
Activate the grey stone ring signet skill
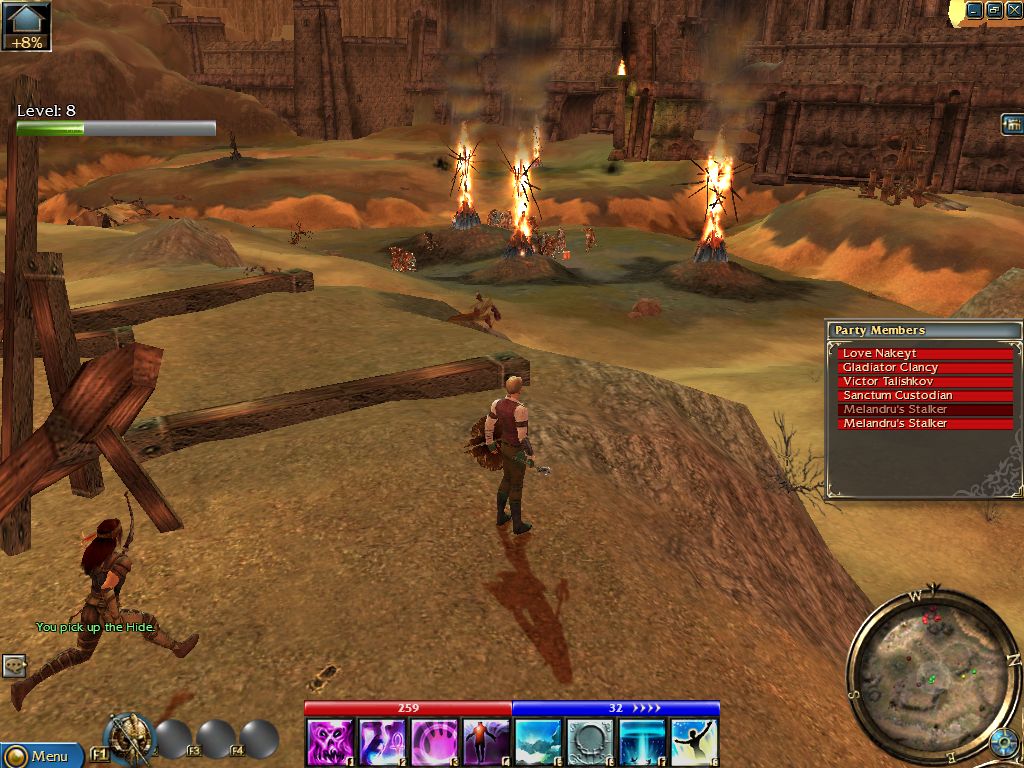(590, 743)
